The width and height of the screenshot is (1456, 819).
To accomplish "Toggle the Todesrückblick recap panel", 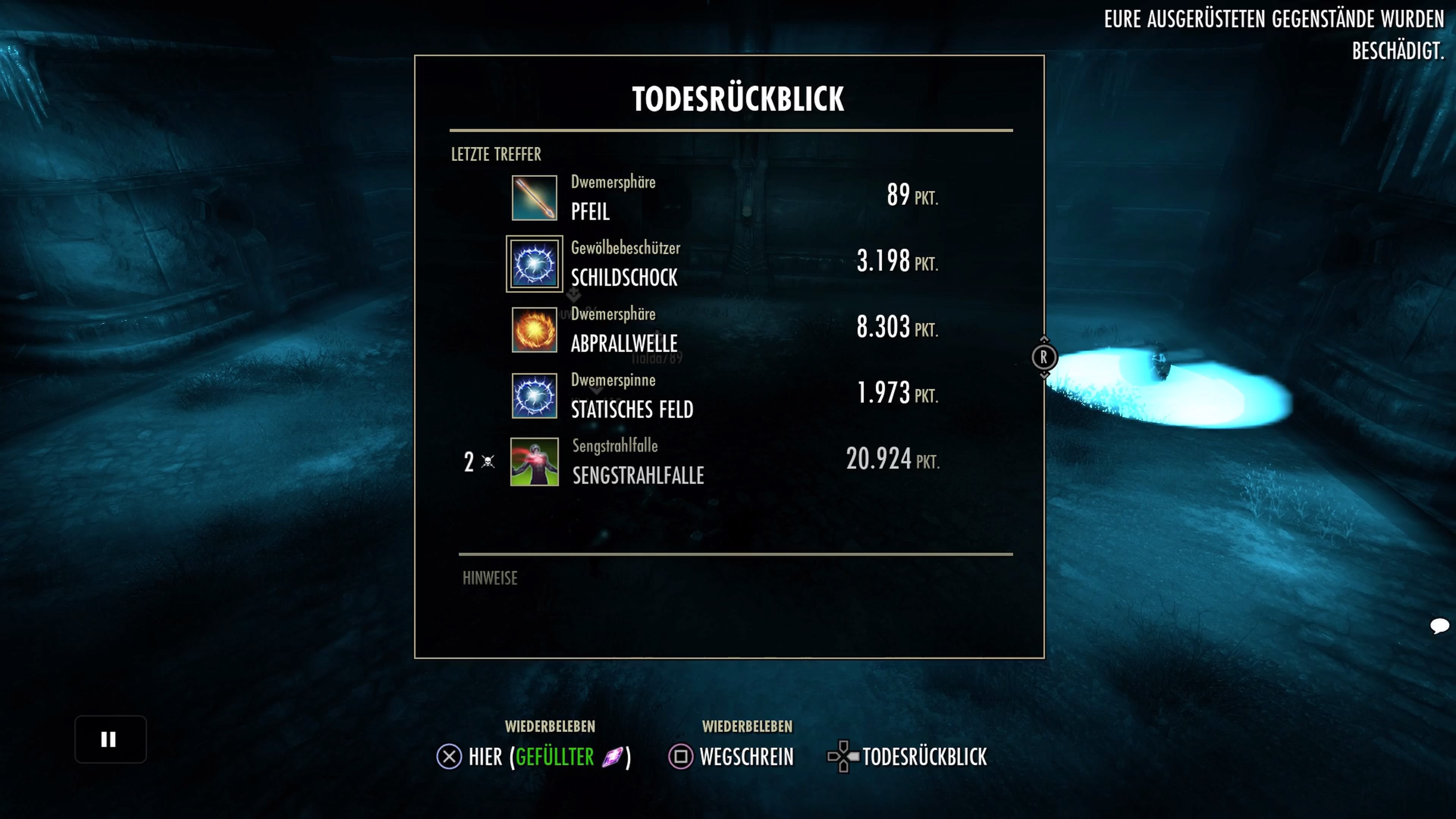I will [x=907, y=756].
